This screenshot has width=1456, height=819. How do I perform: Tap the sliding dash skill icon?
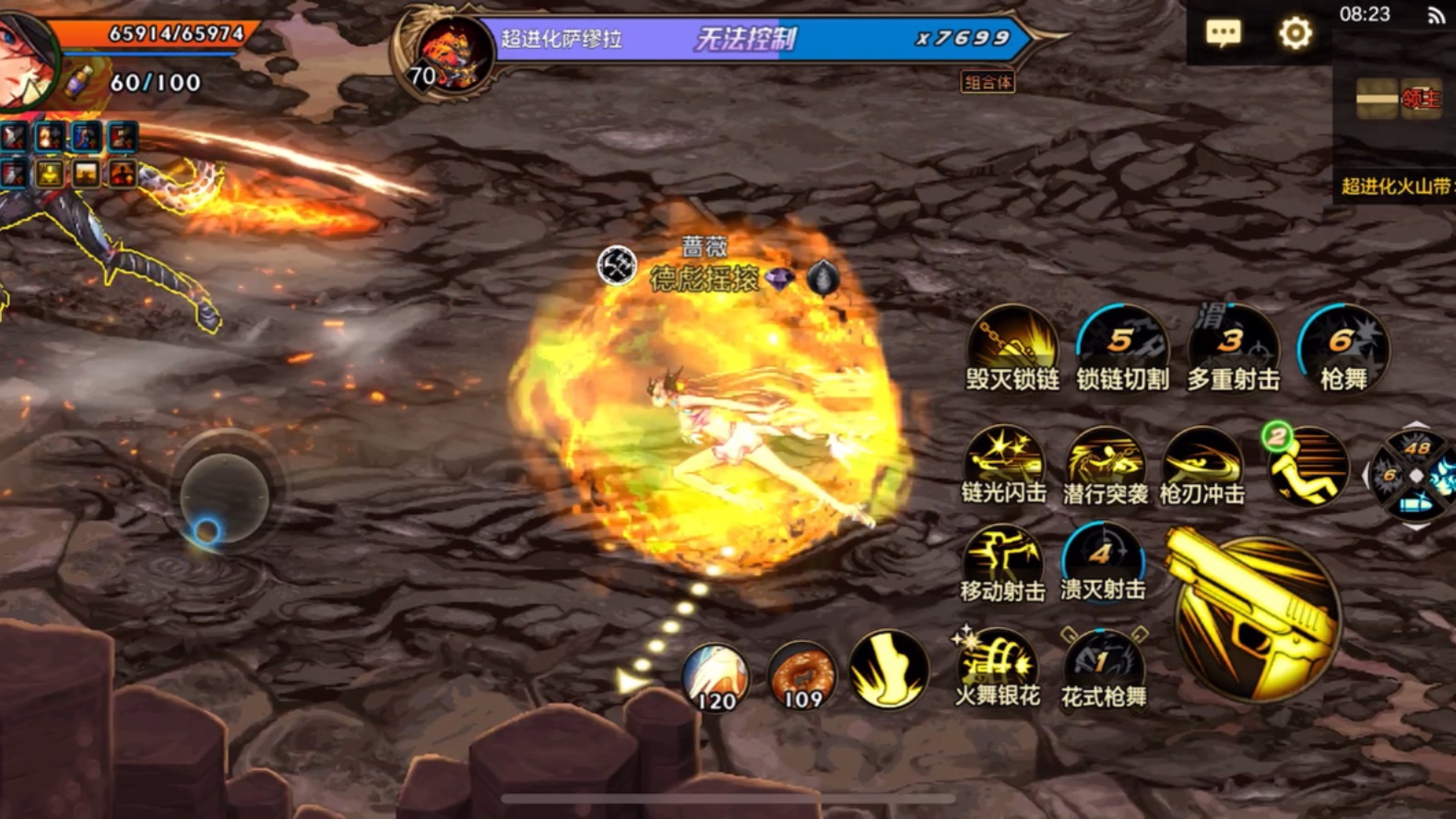[x=1306, y=466]
